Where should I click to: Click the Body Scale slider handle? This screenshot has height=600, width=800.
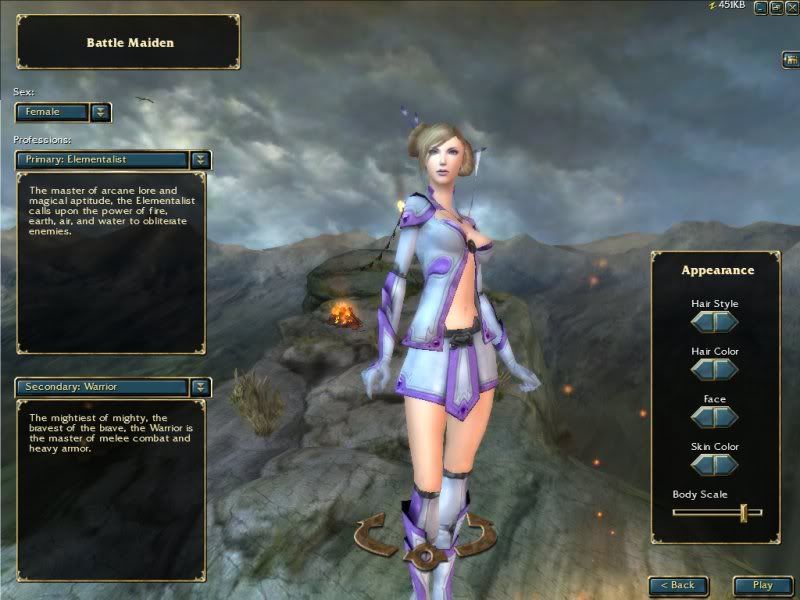(x=743, y=512)
